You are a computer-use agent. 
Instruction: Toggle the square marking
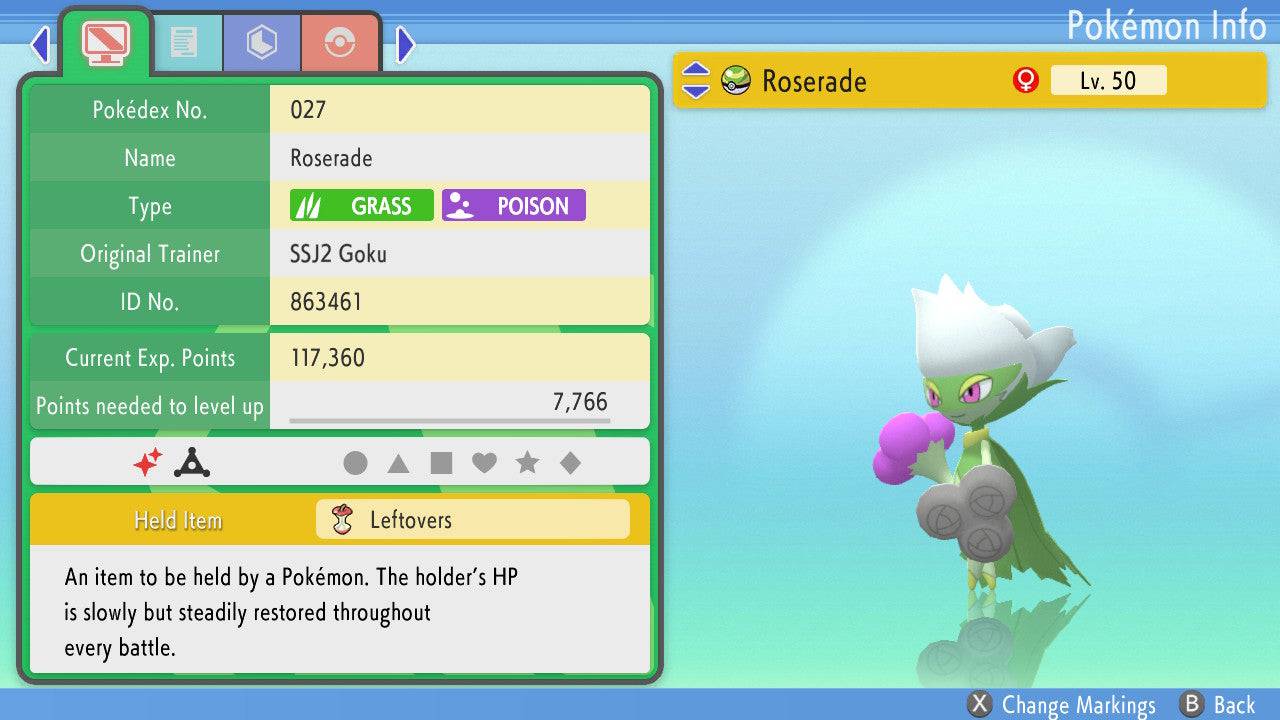coord(441,463)
